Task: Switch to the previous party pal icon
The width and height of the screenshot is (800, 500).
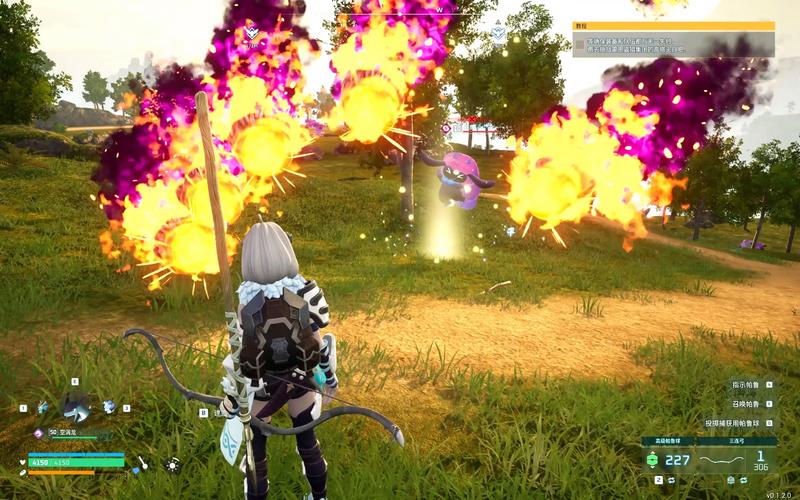Action: click(x=43, y=407)
